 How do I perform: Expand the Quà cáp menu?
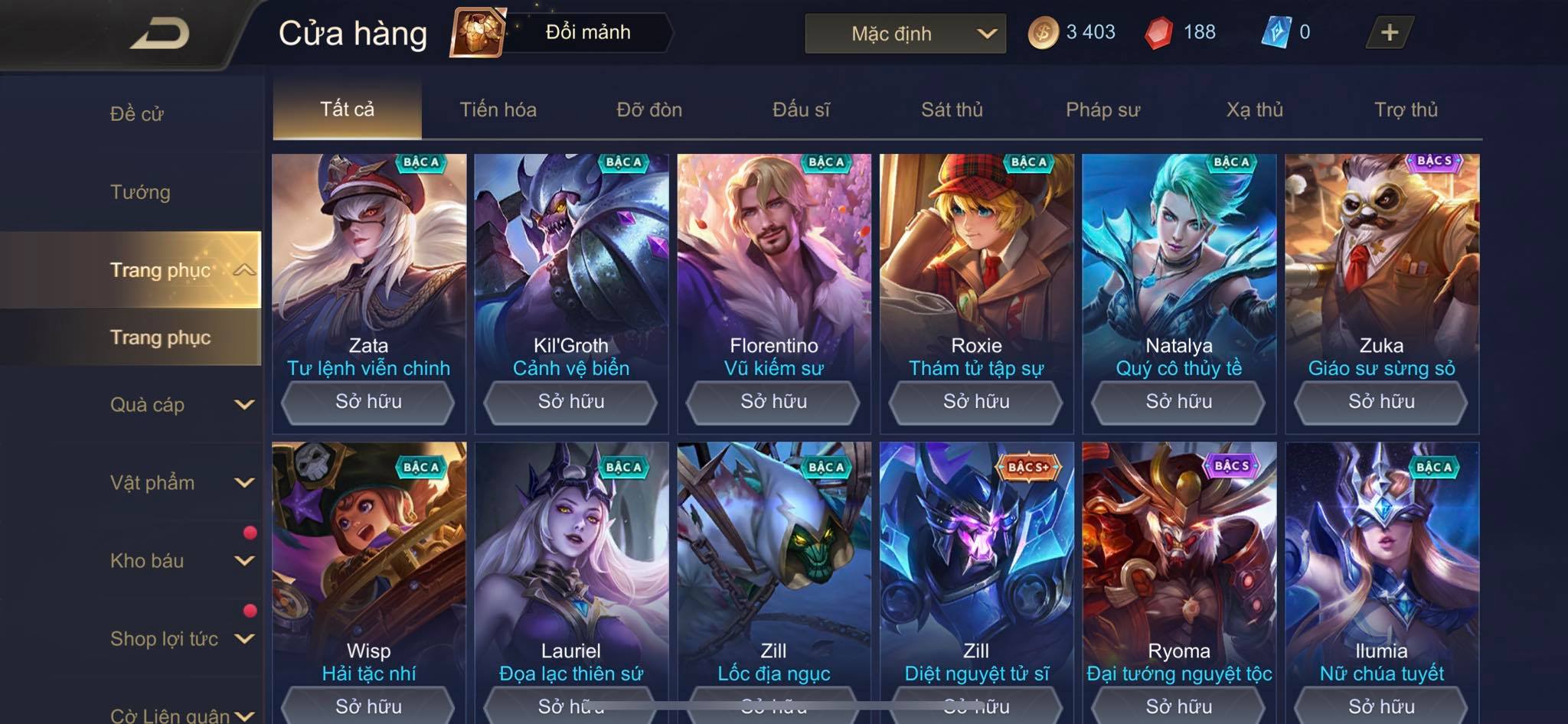pyautogui.click(x=181, y=405)
